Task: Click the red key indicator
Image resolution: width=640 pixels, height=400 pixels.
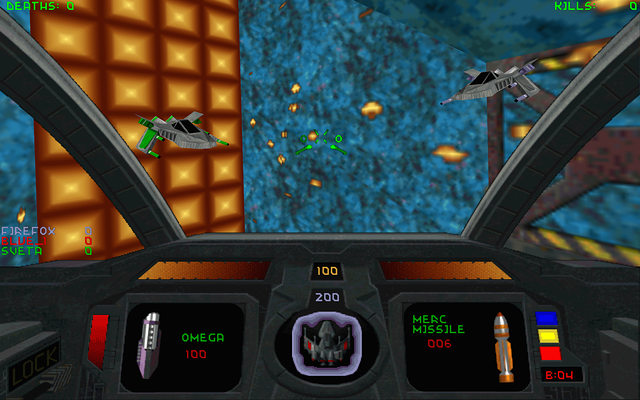Action: (549, 353)
